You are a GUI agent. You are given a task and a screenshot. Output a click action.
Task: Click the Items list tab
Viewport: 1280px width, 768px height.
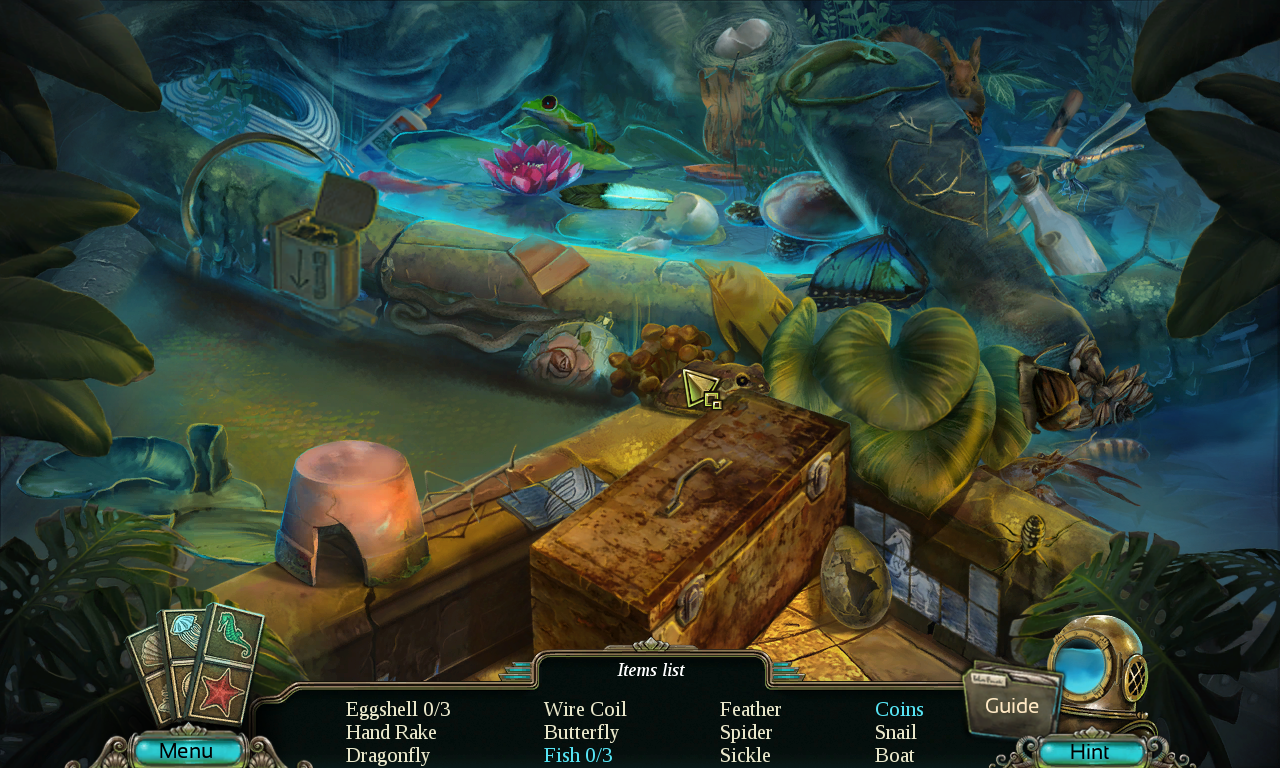coord(649,670)
